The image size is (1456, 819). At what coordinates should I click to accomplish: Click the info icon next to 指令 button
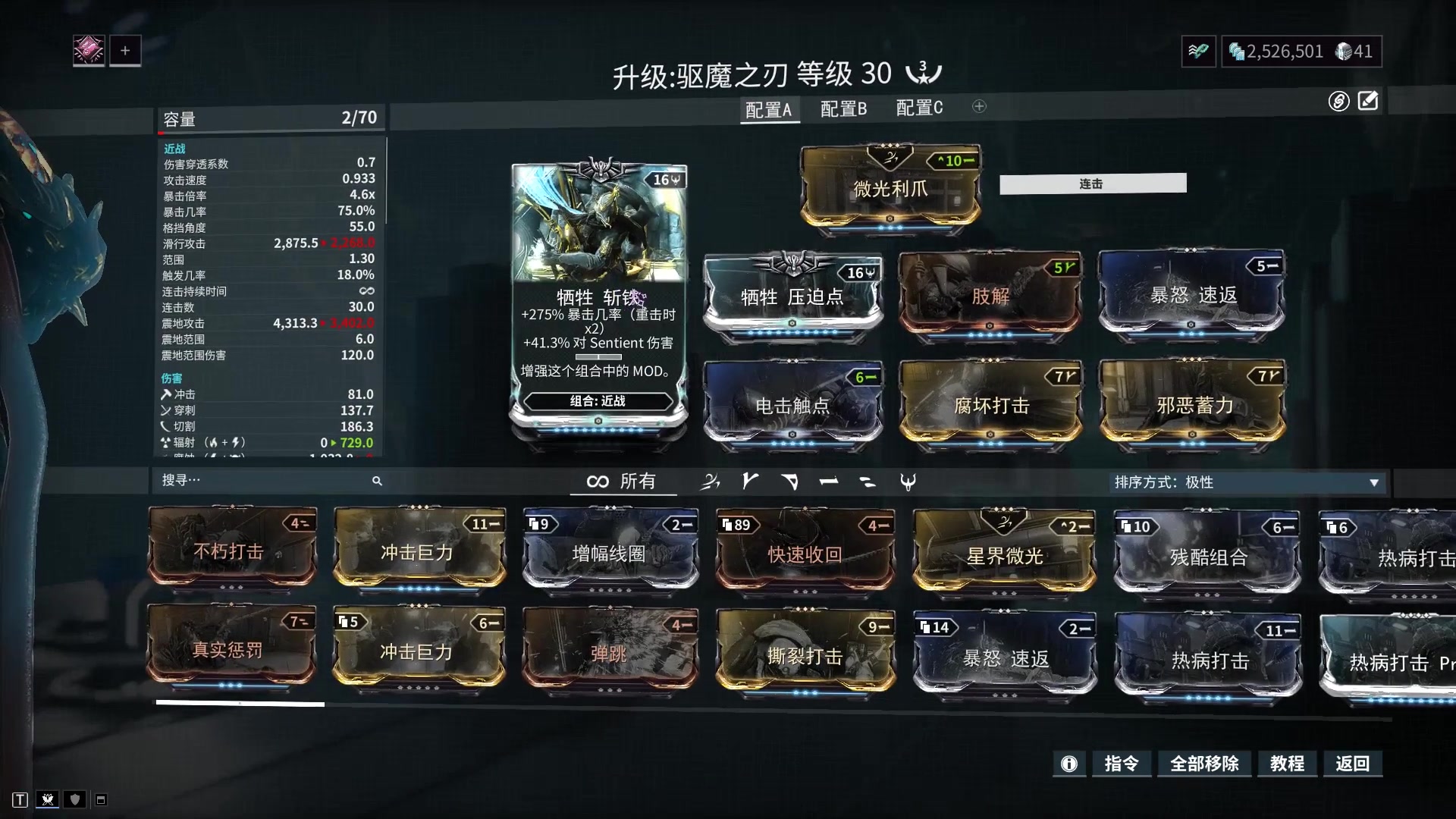coord(1069,764)
